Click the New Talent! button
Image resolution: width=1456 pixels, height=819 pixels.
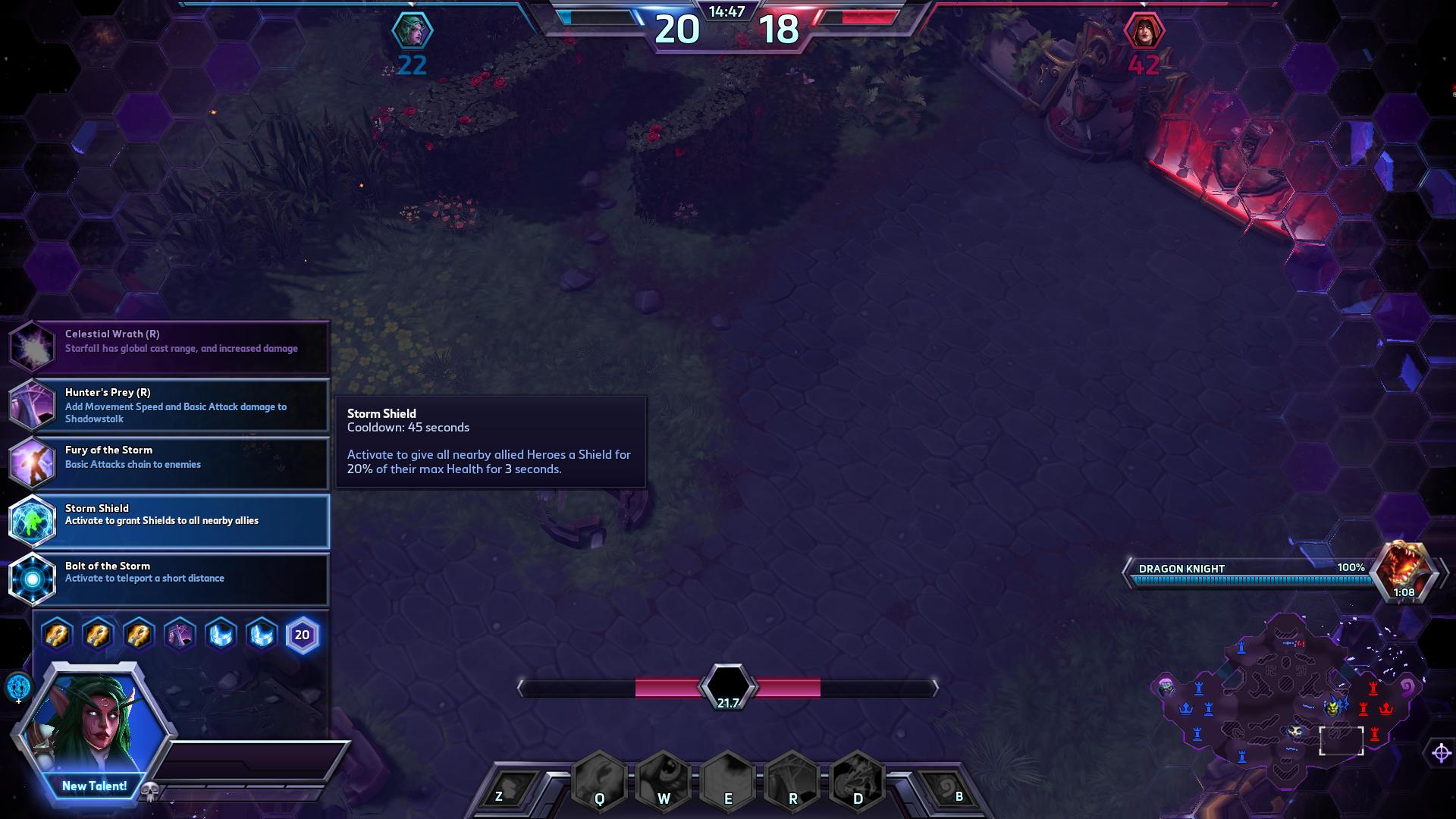94,786
